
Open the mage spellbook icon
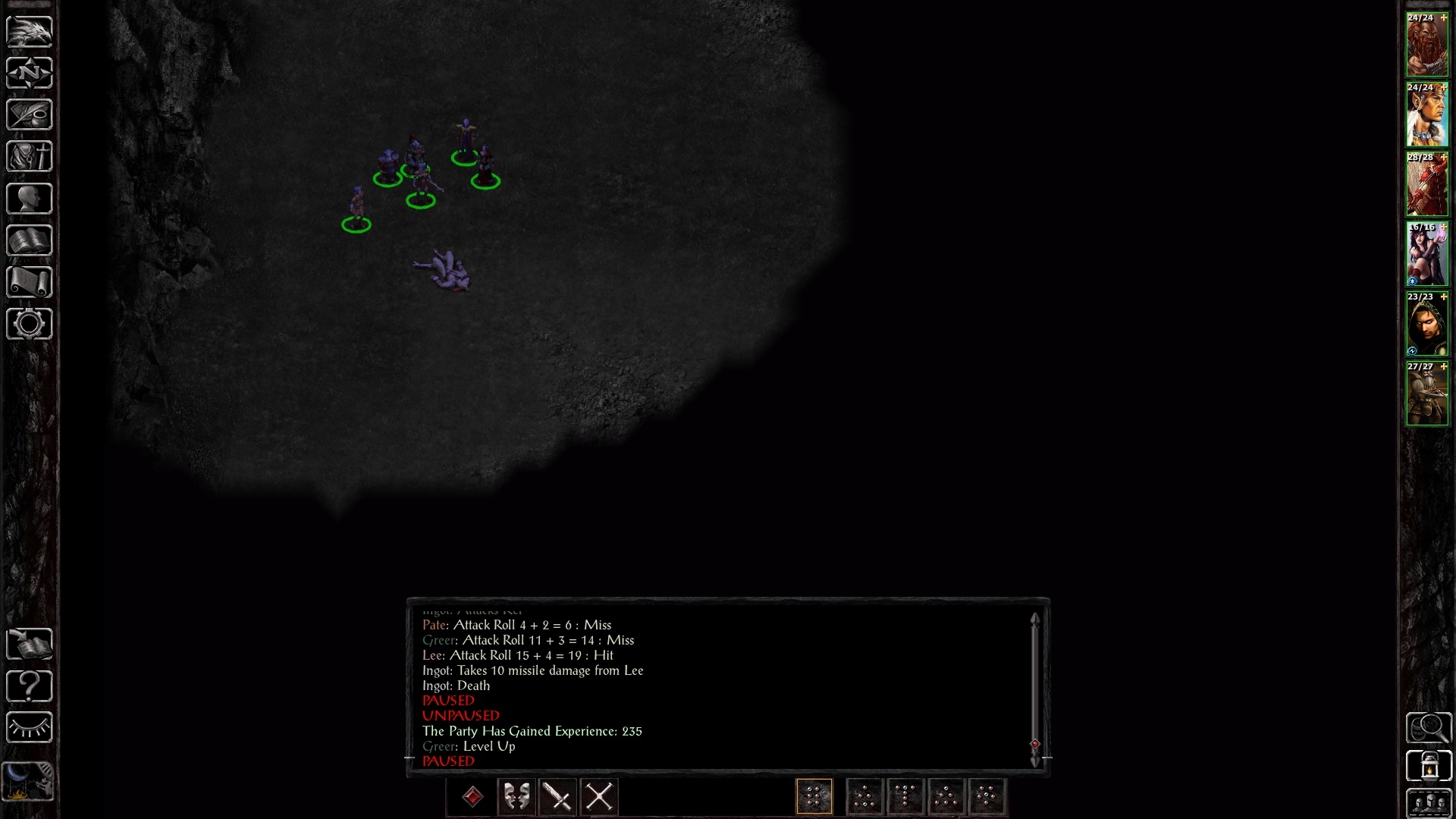(30, 240)
